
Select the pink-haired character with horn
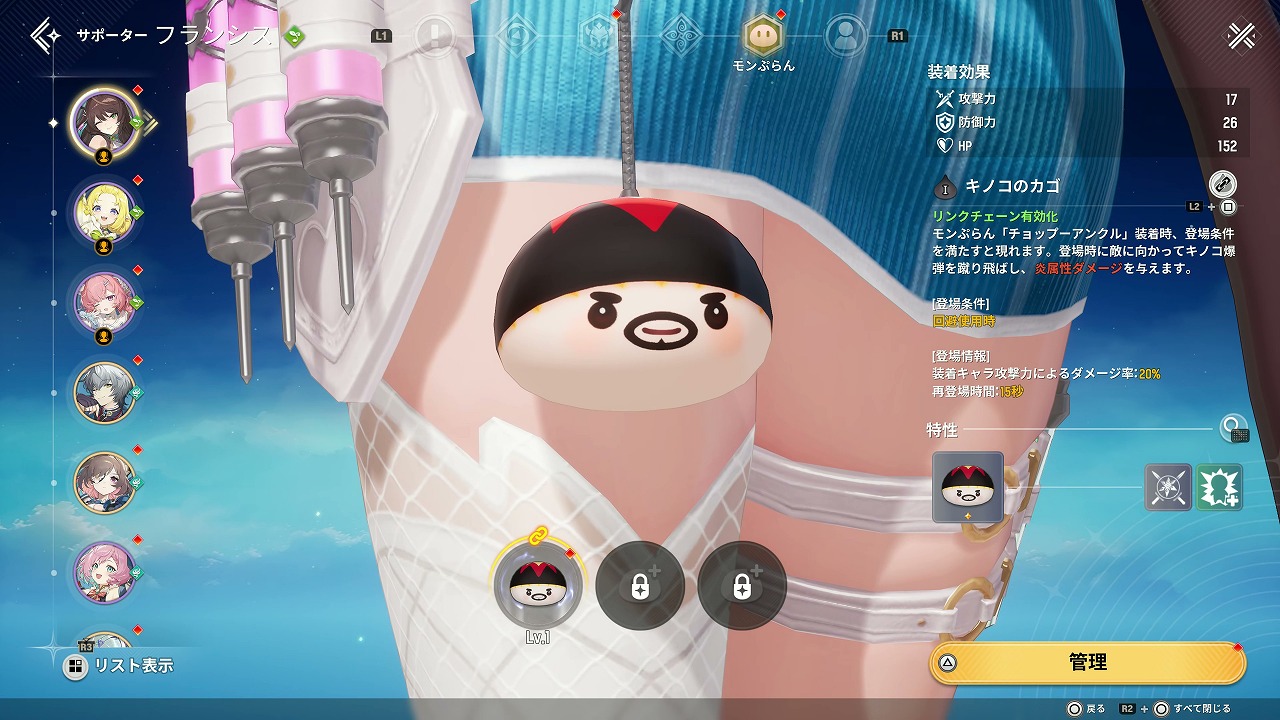point(105,301)
